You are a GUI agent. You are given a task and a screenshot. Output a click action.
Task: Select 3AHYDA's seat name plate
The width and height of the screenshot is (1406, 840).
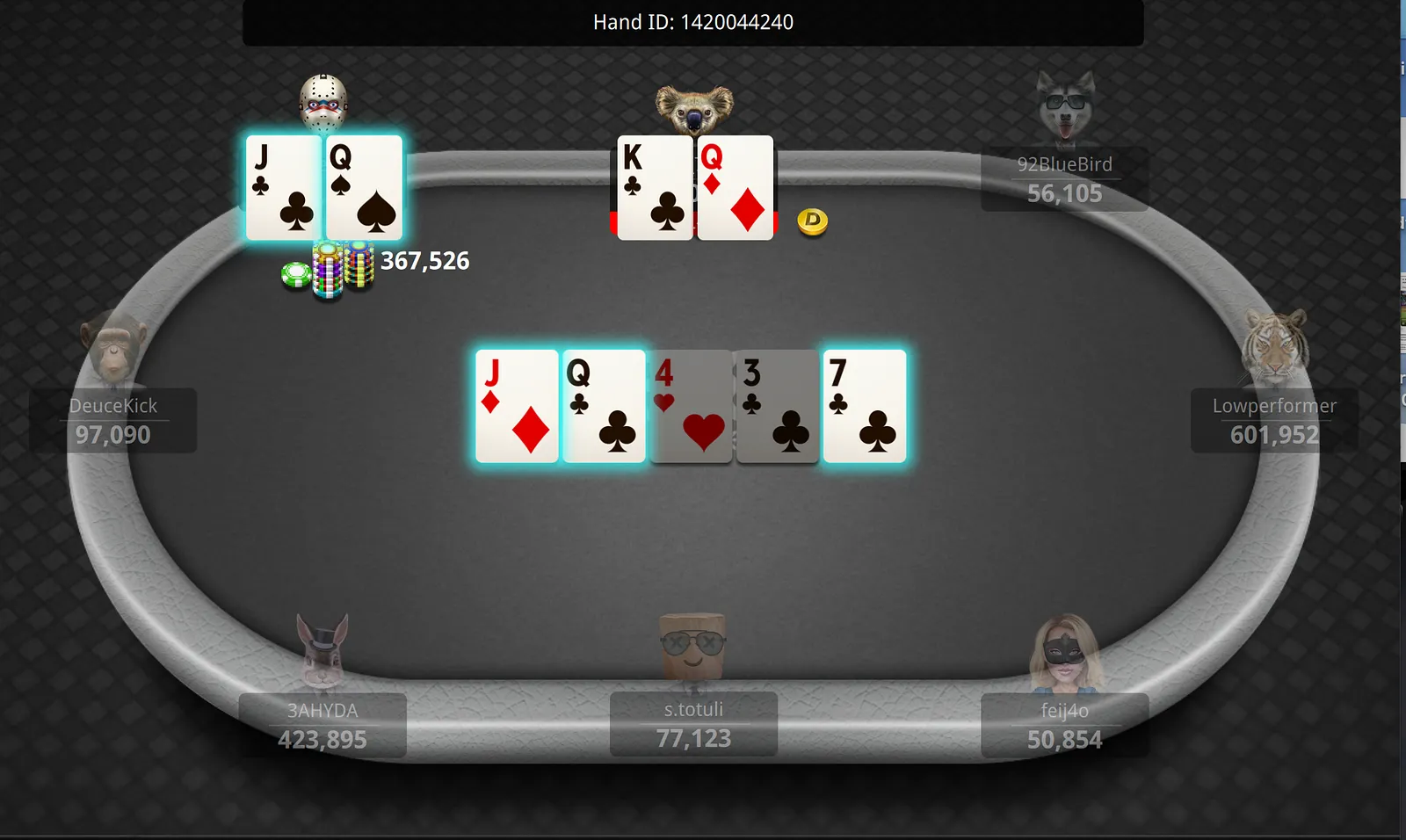[323, 725]
